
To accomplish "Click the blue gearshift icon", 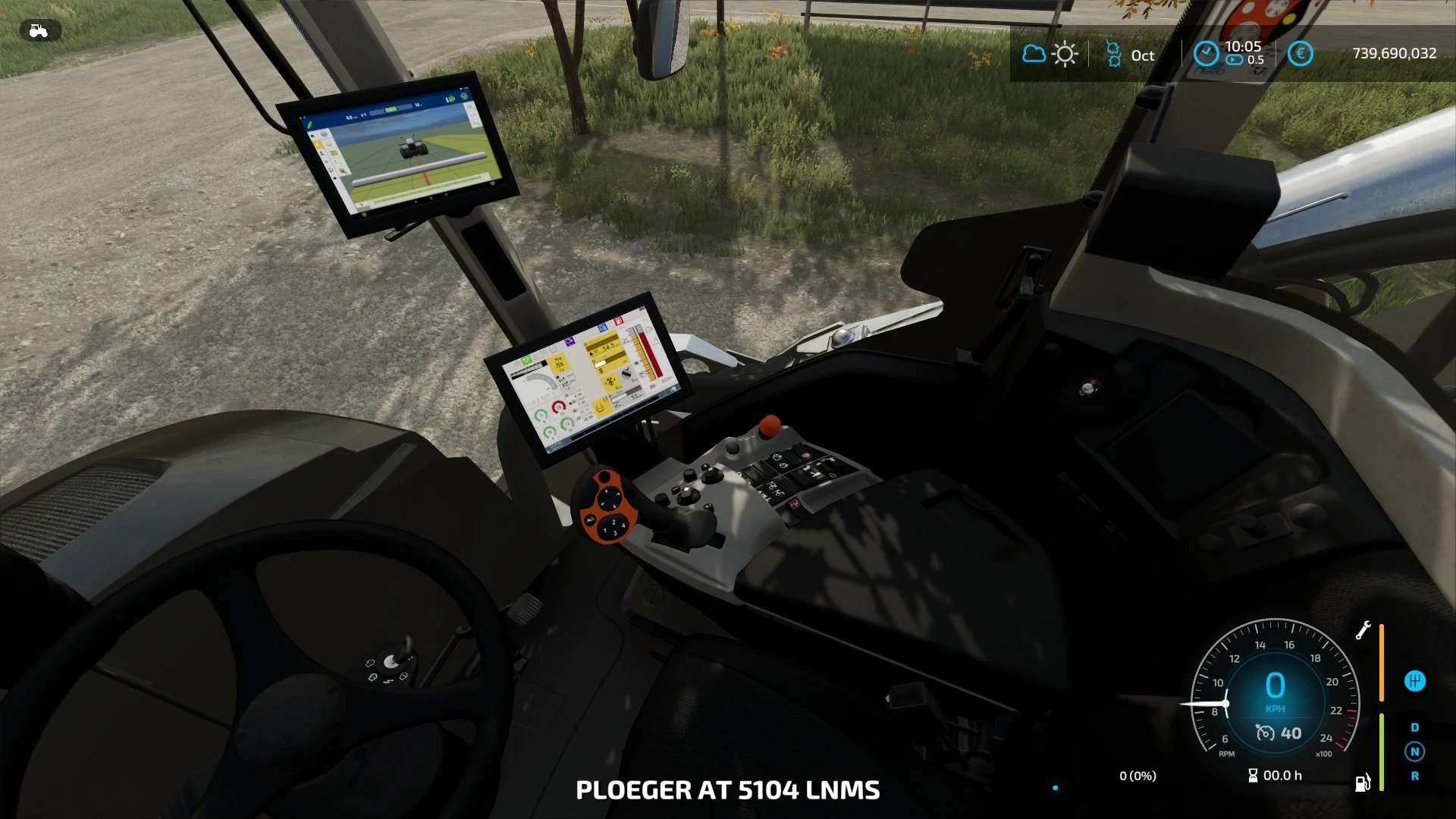I will tap(1414, 681).
